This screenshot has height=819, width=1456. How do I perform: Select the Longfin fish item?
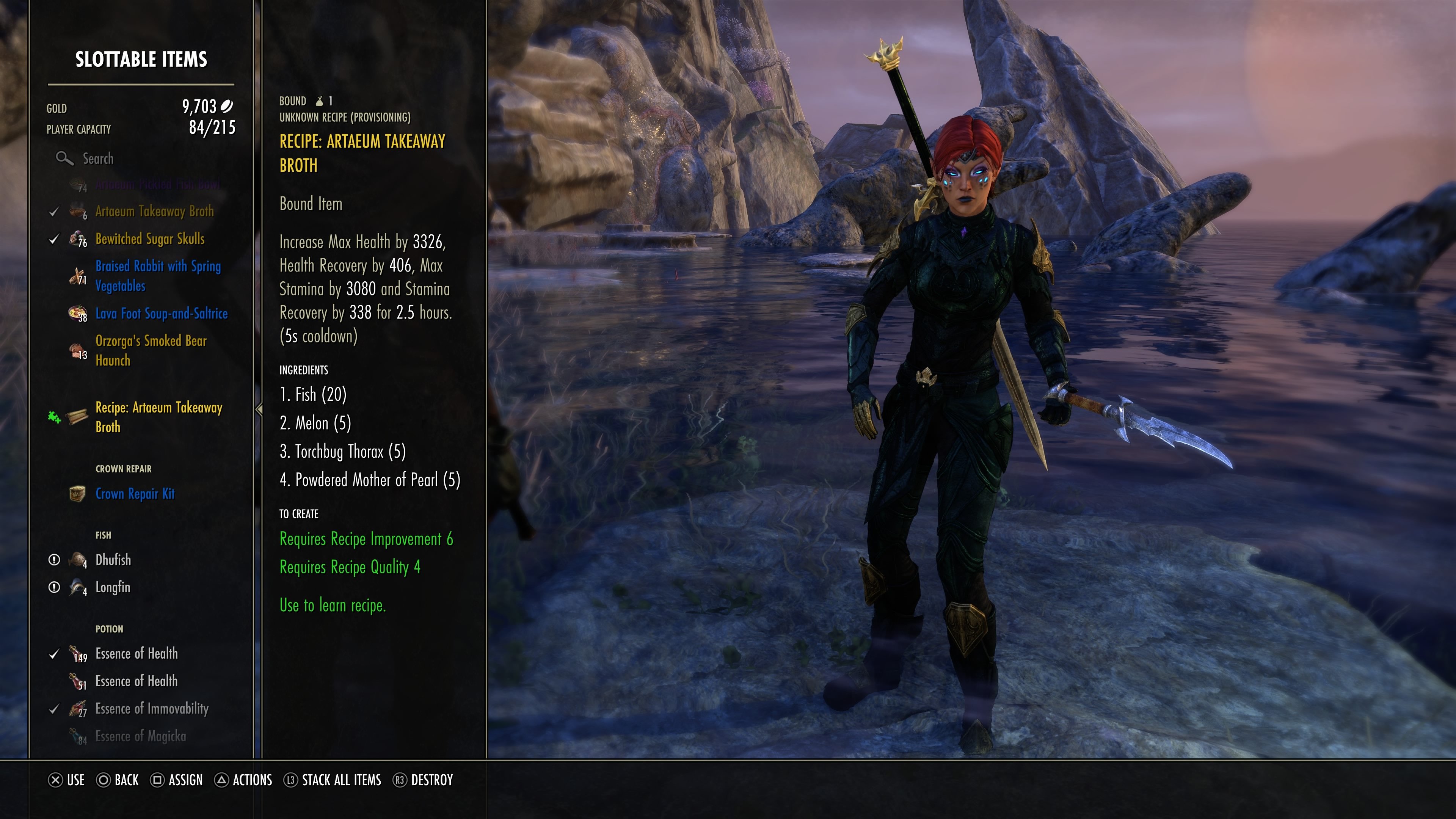(x=113, y=588)
